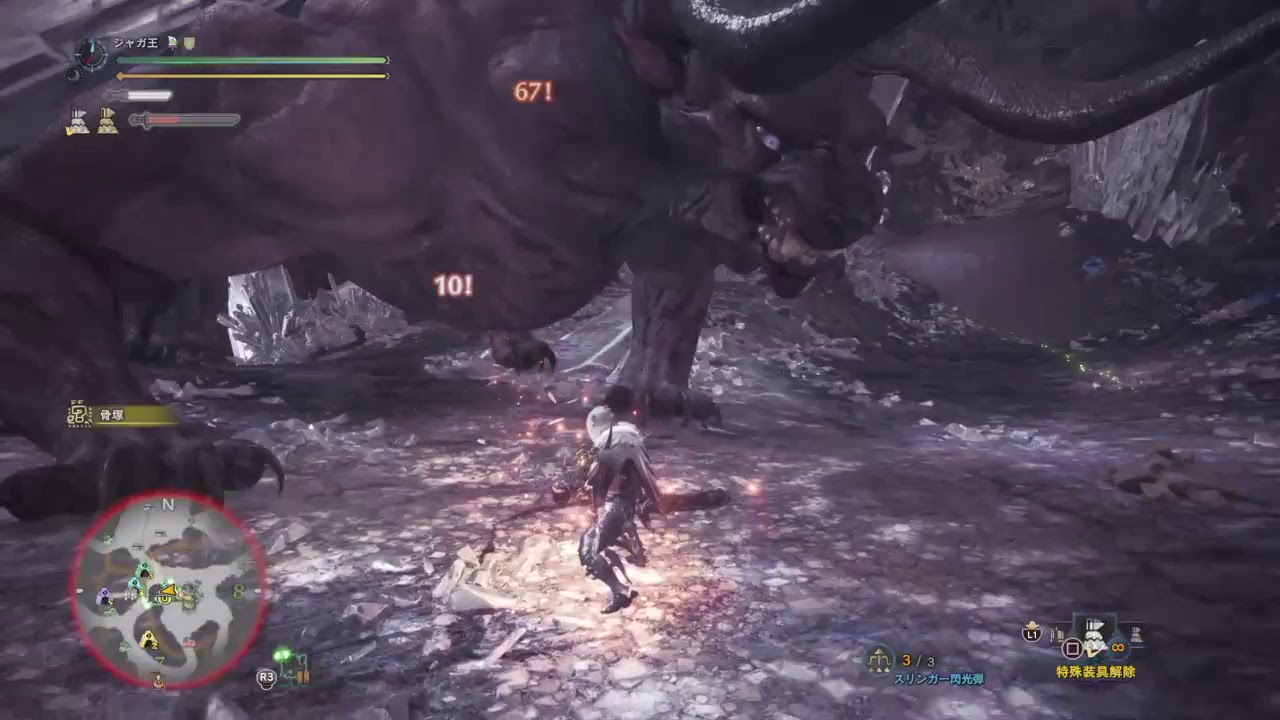Click the monster icon beside the 骨塚 objective
This screenshot has height=720, width=1280.
click(x=79, y=412)
